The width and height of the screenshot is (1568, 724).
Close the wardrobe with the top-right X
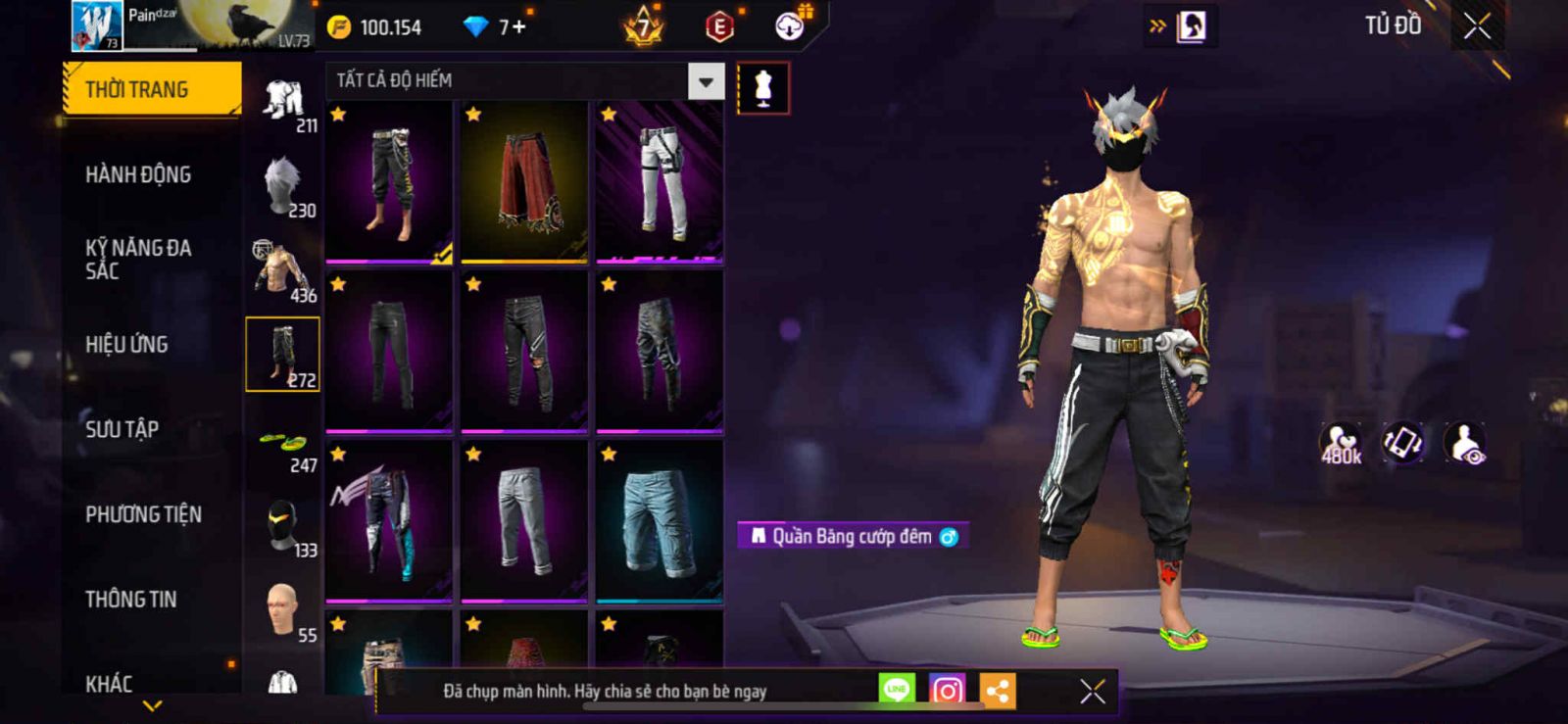pyautogui.click(x=1477, y=26)
